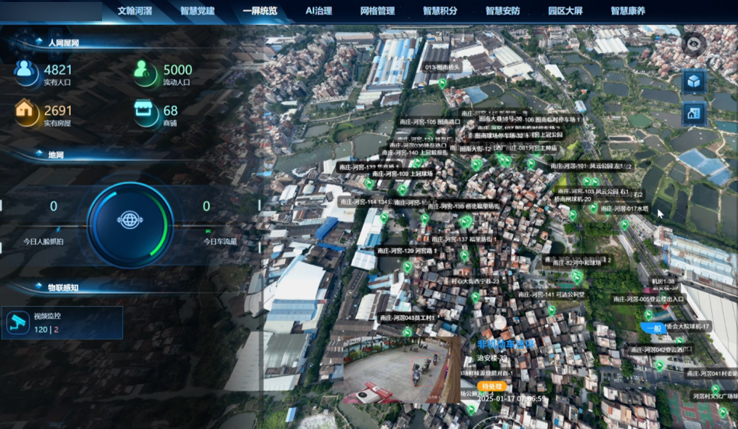Go to the 智慧积分 tab

point(440,11)
